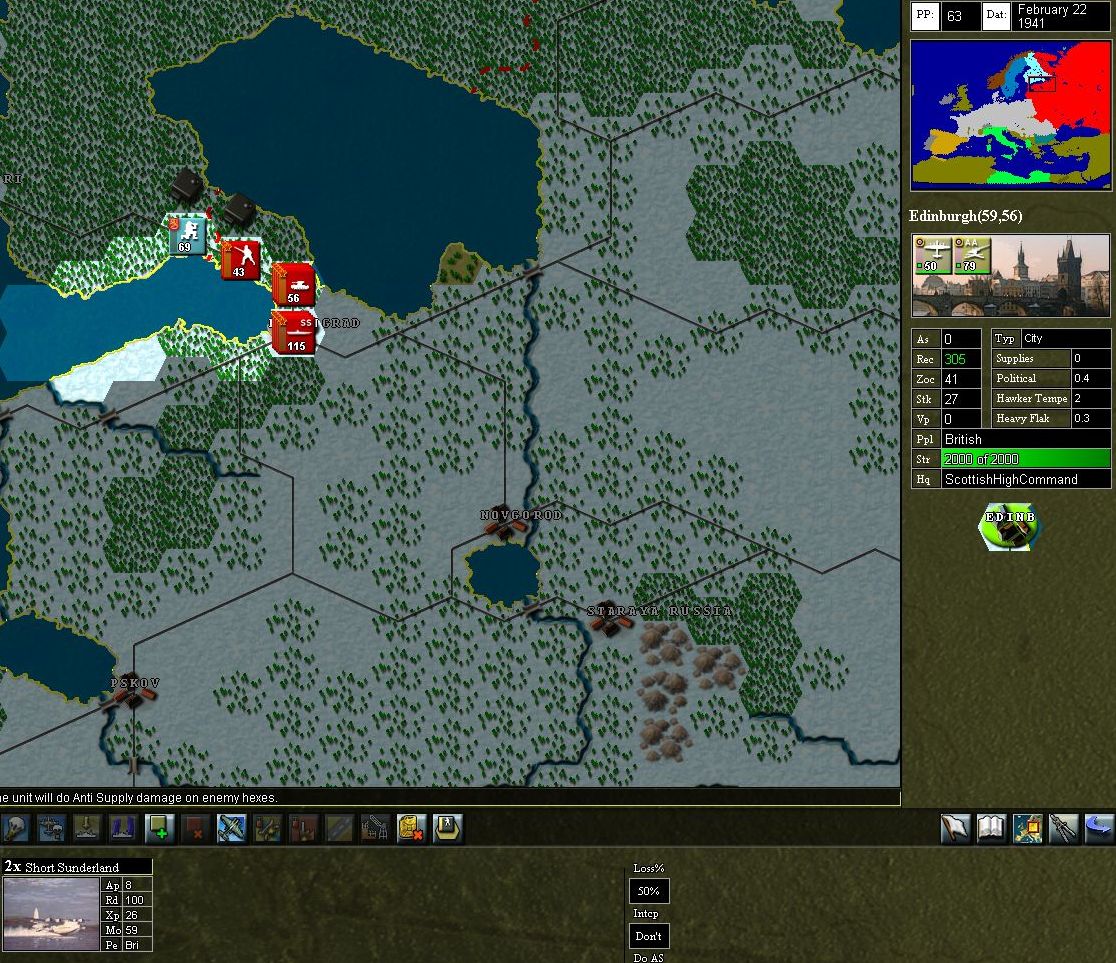Click the Short Sunderland aircraft portrait
The height and width of the screenshot is (963, 1116).
(x=52, y=914)
